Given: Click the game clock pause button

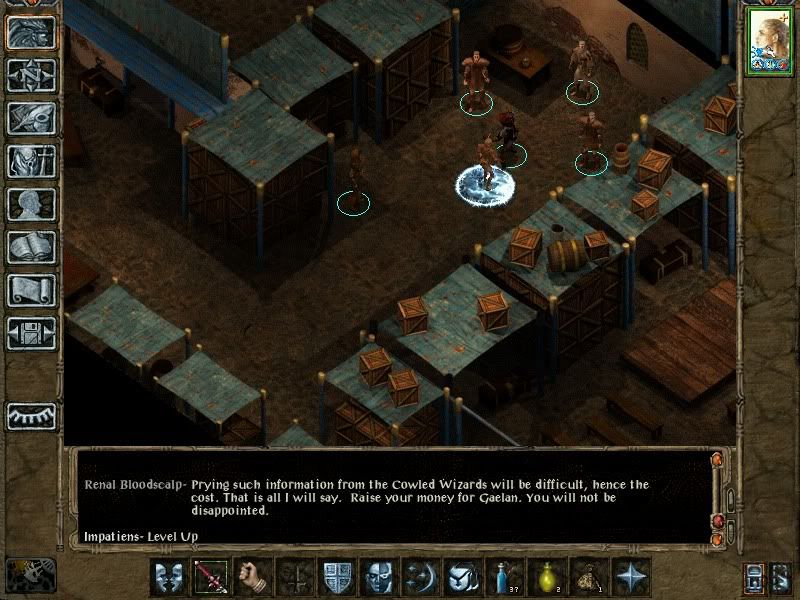Looking at the screenshot, I should click(x=30, y=575).
